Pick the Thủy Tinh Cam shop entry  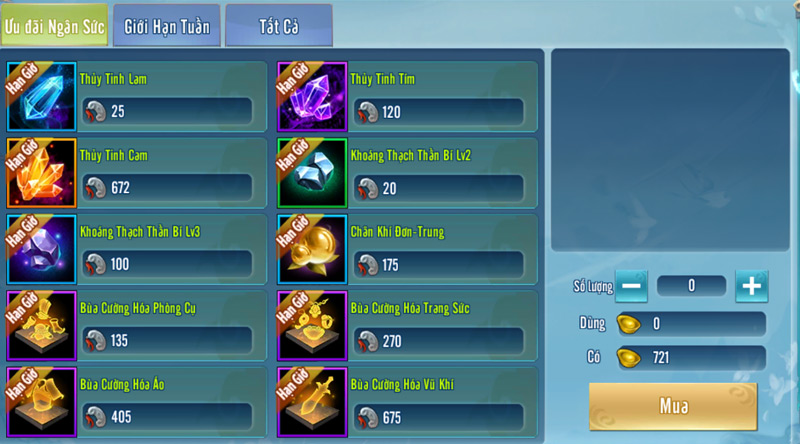136,174
